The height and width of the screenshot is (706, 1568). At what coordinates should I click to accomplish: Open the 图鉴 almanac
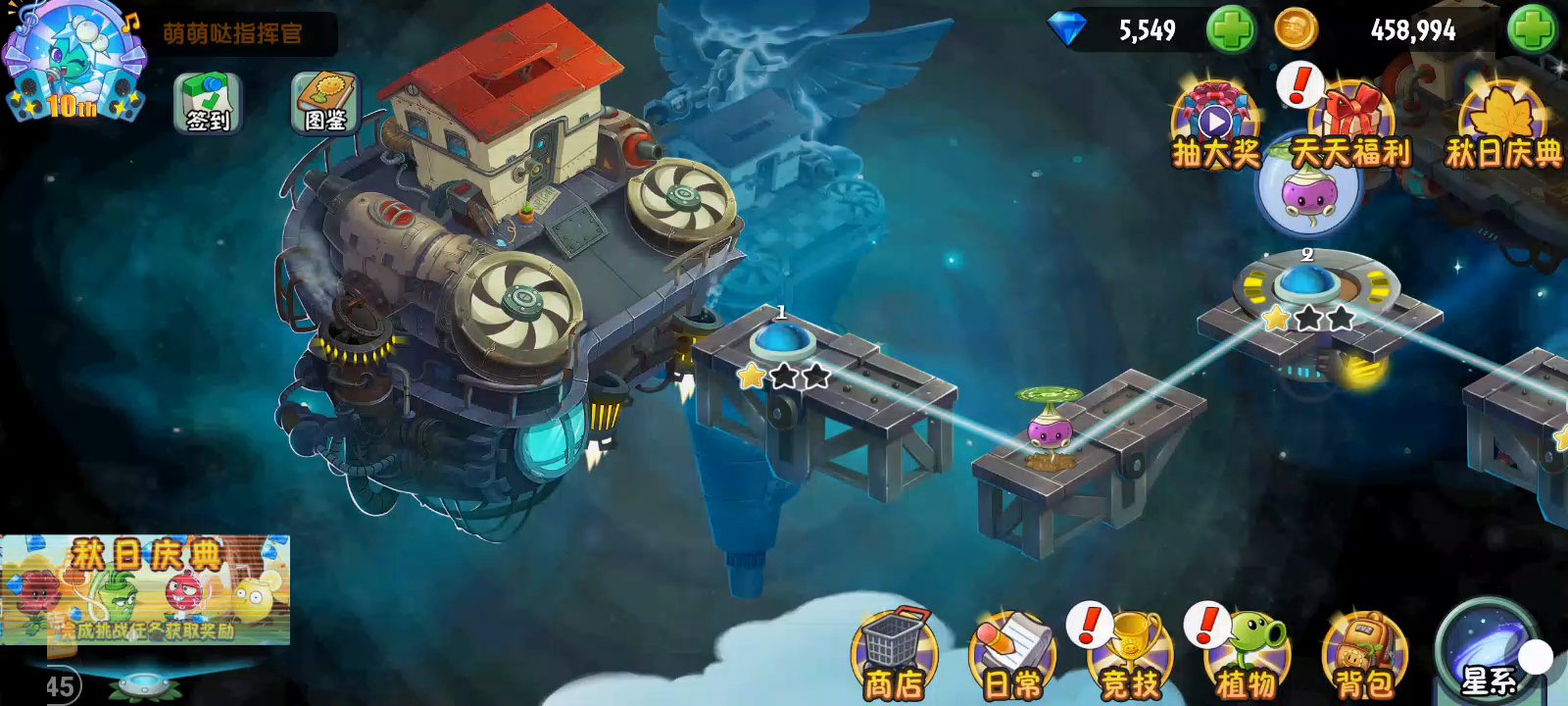(325, 103)
